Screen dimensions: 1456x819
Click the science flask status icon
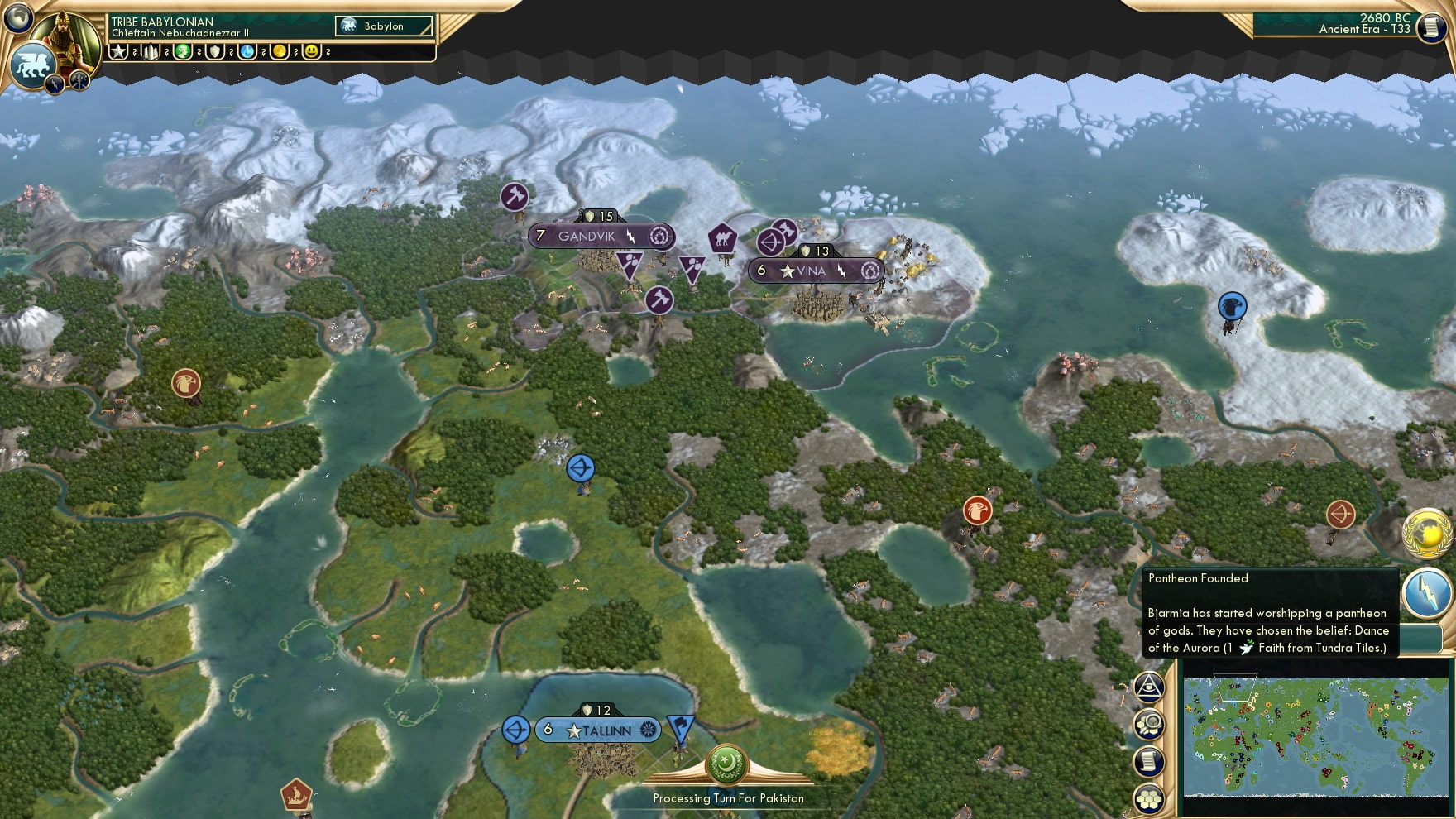point(247,52)
